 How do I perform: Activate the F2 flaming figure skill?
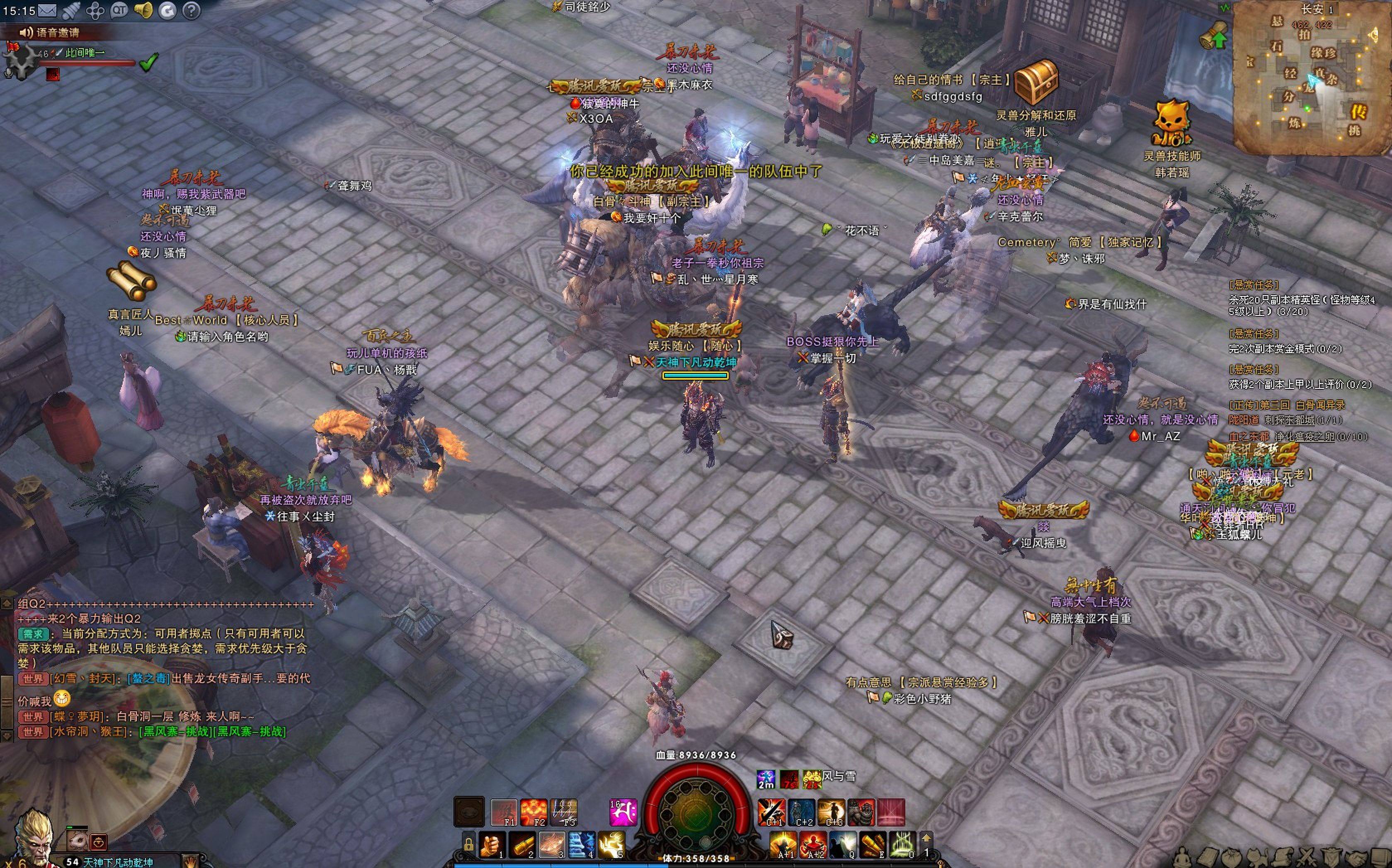tap(533, 812)
